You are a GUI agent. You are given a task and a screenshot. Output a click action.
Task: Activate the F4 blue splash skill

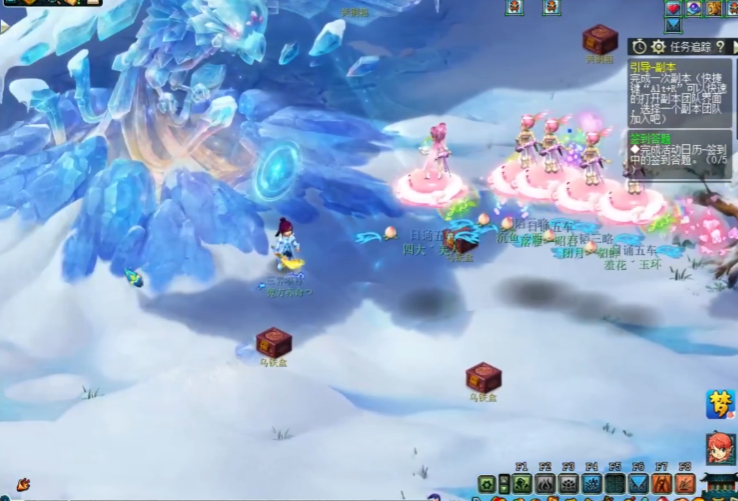592,484
